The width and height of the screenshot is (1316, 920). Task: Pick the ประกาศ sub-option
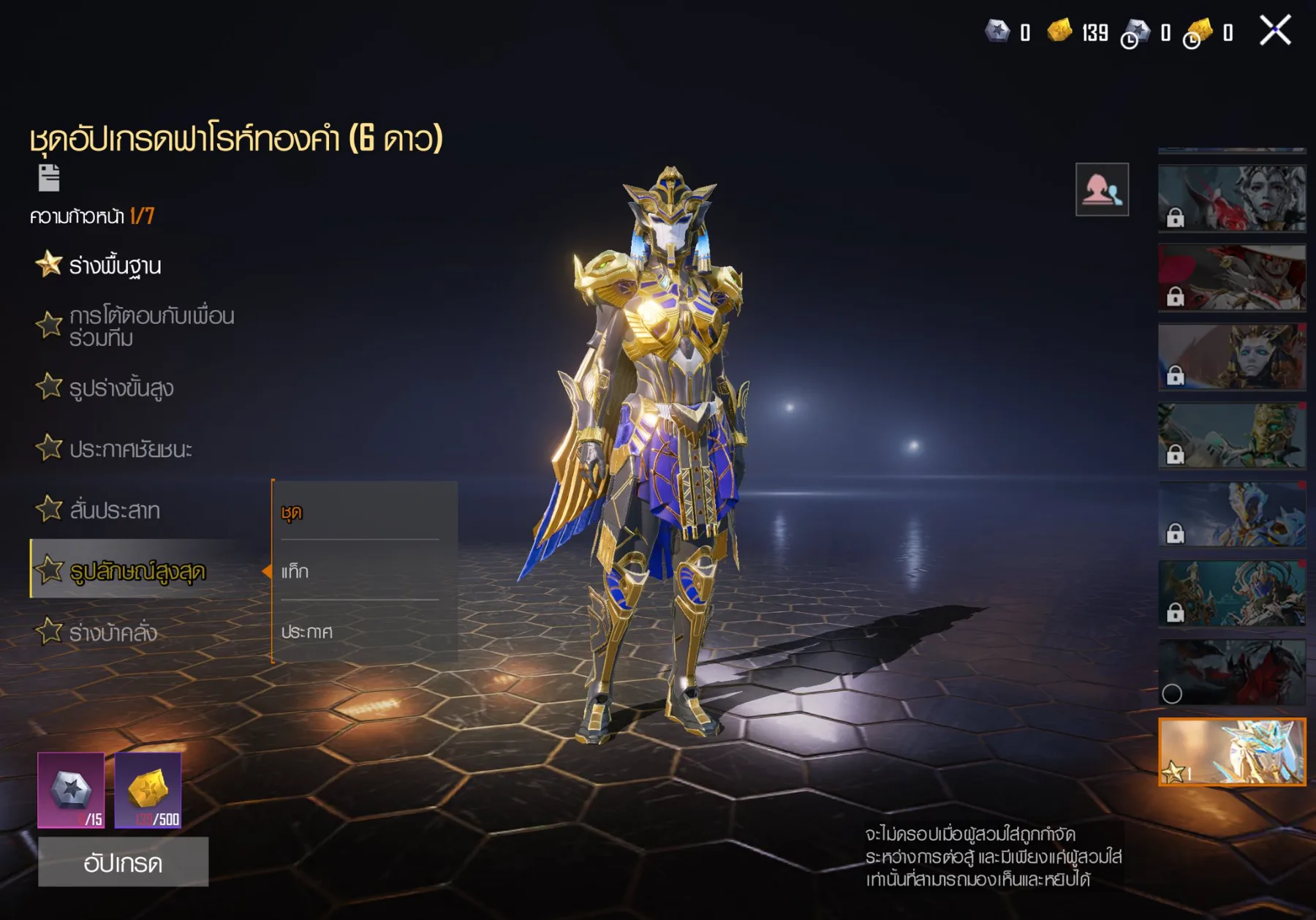pos(360,631)
